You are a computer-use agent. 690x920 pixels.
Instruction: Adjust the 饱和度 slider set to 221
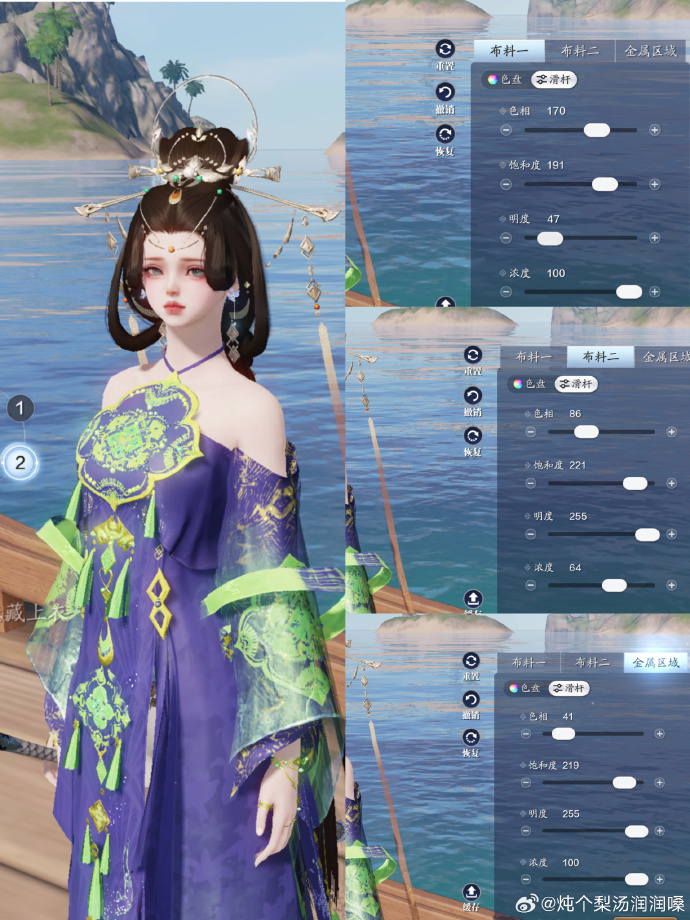tap(635, 483)
